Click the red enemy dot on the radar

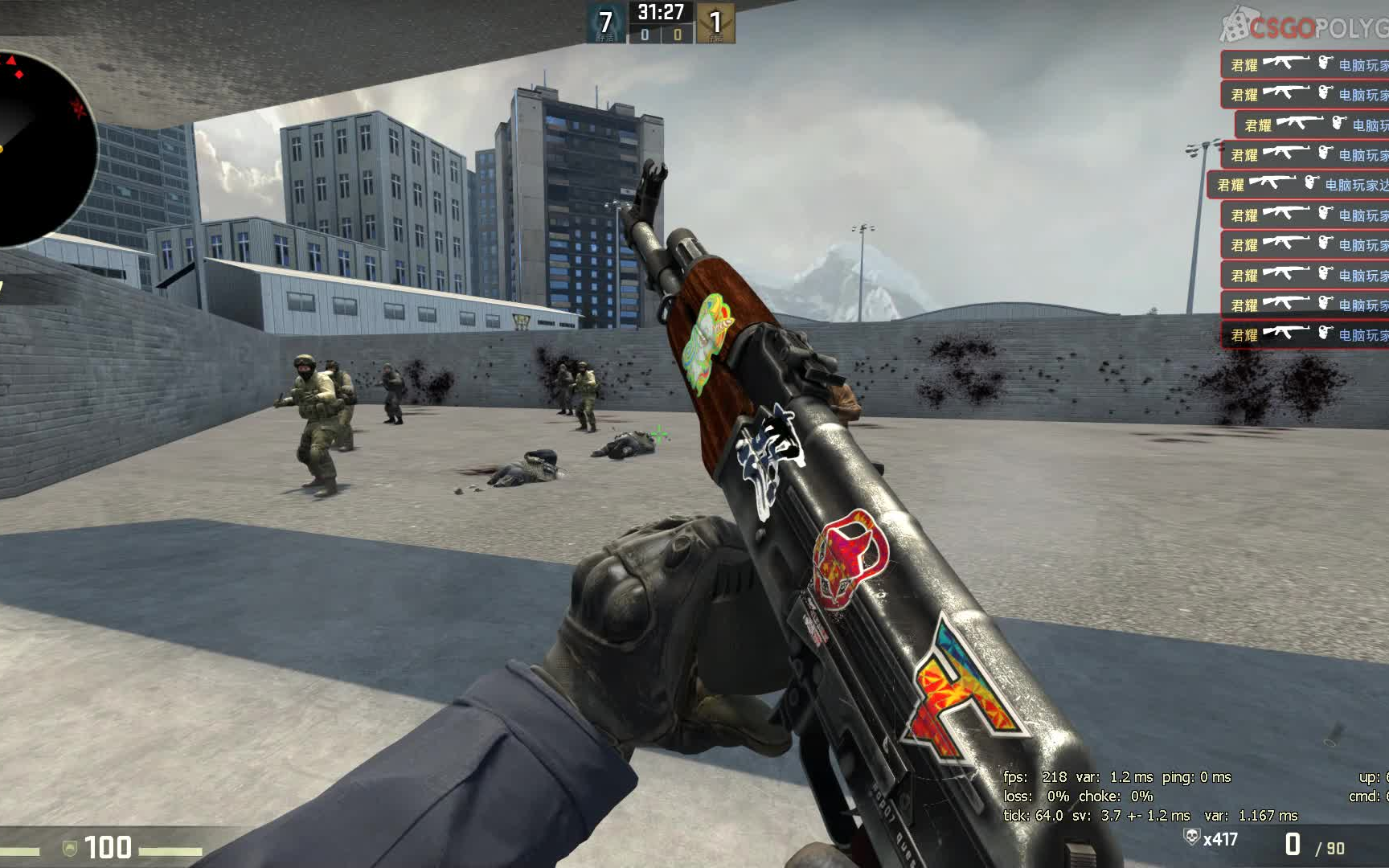[20, 76]
